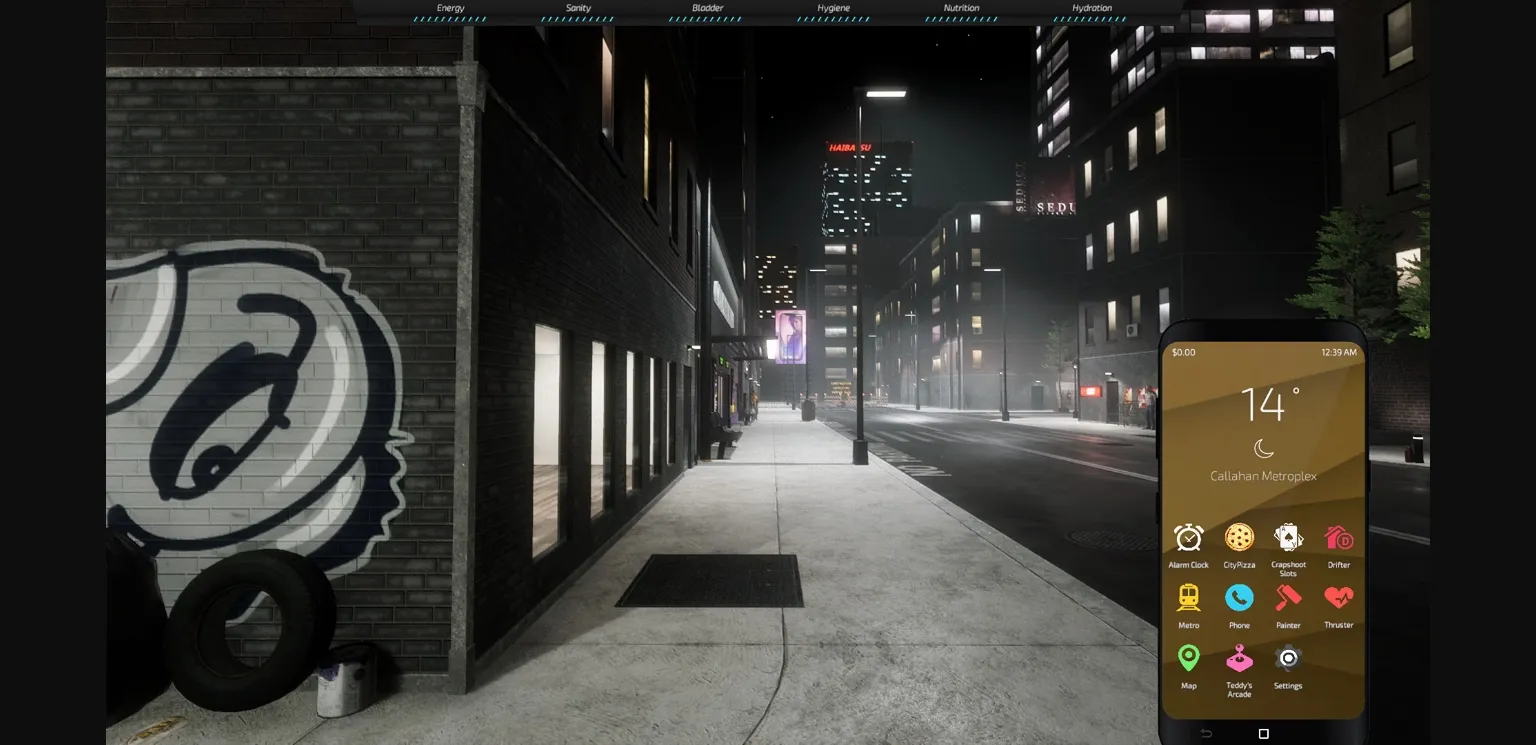
Task: Click the Hydration stat bar
Action: click(x=1090, y=12)
